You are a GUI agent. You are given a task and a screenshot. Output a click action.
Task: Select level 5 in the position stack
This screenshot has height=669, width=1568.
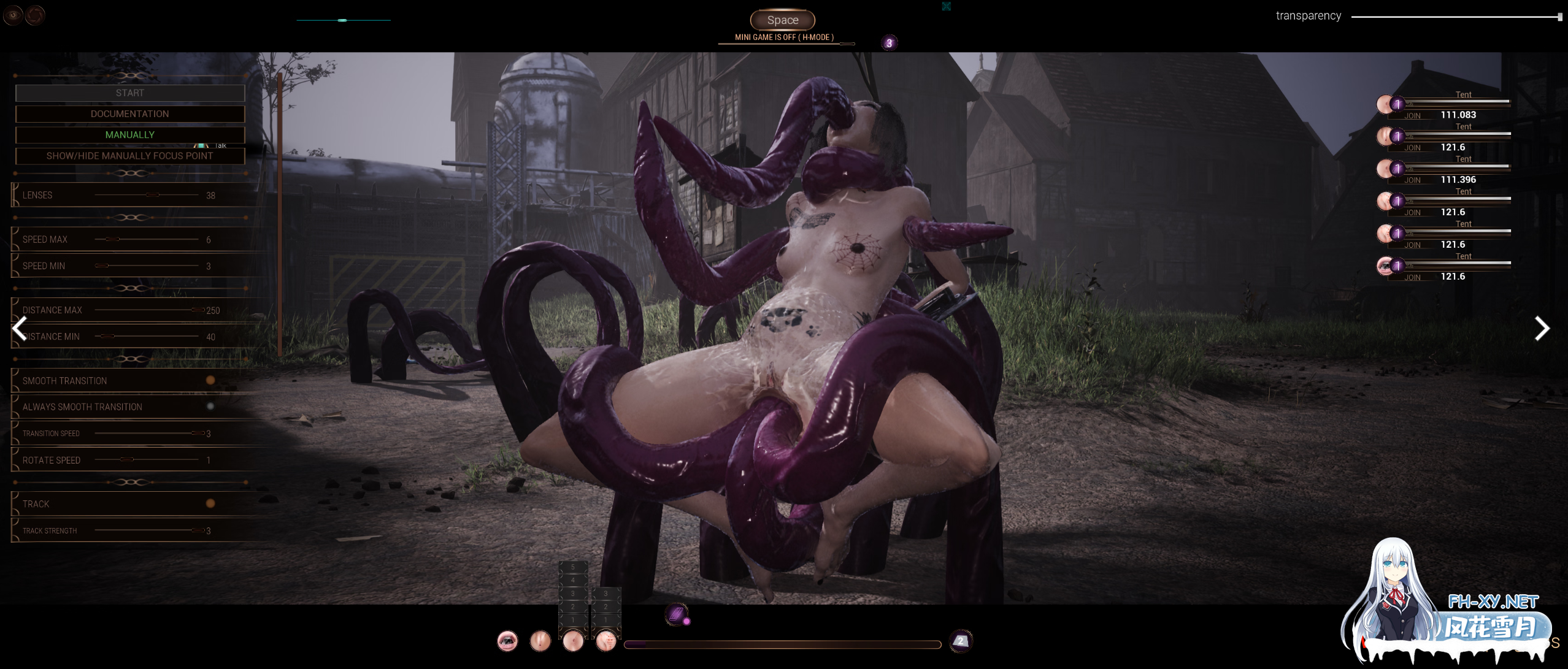pyautogui.click(x=574, y=567)
